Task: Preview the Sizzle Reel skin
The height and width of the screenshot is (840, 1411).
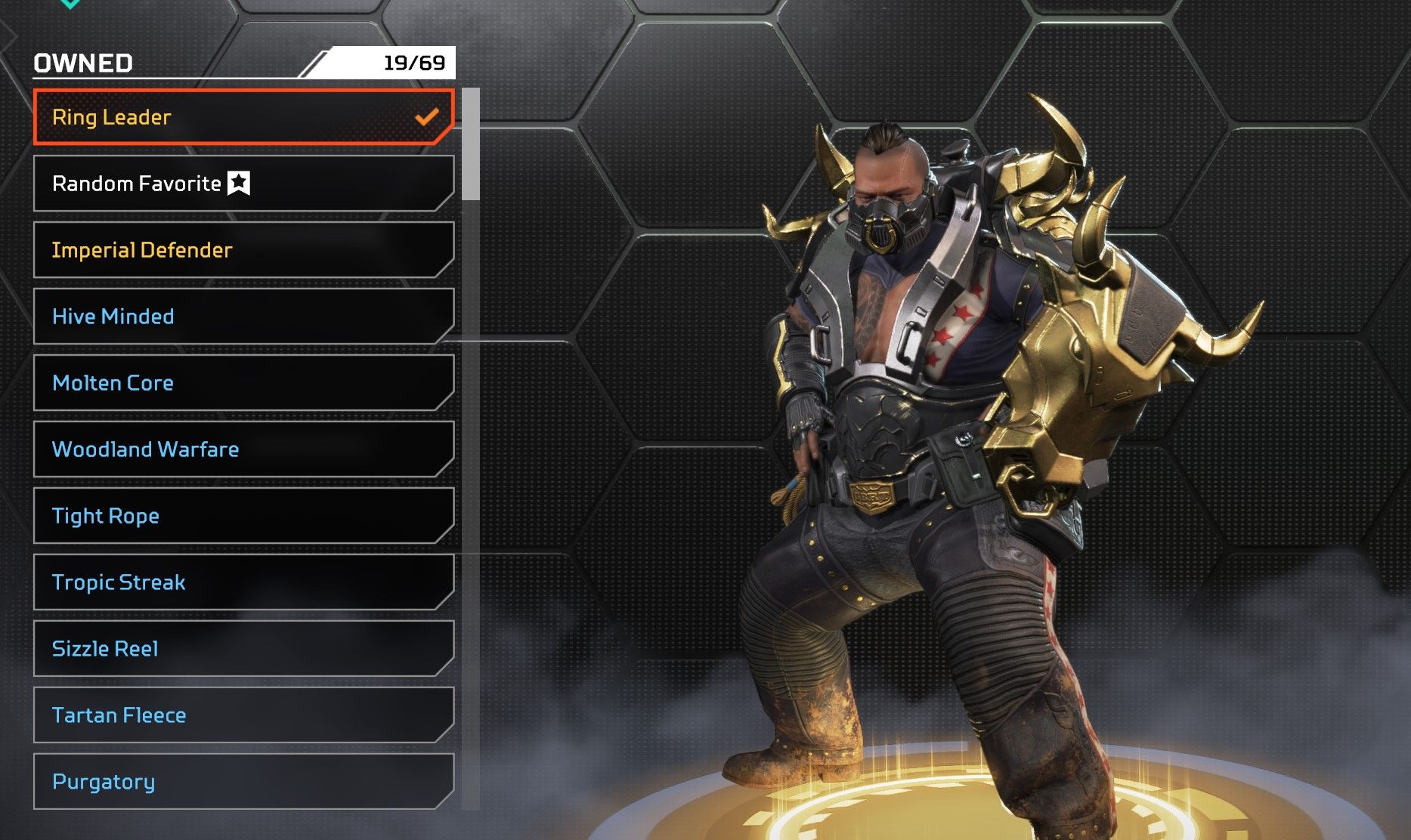Action: click(x=243, y=649)
